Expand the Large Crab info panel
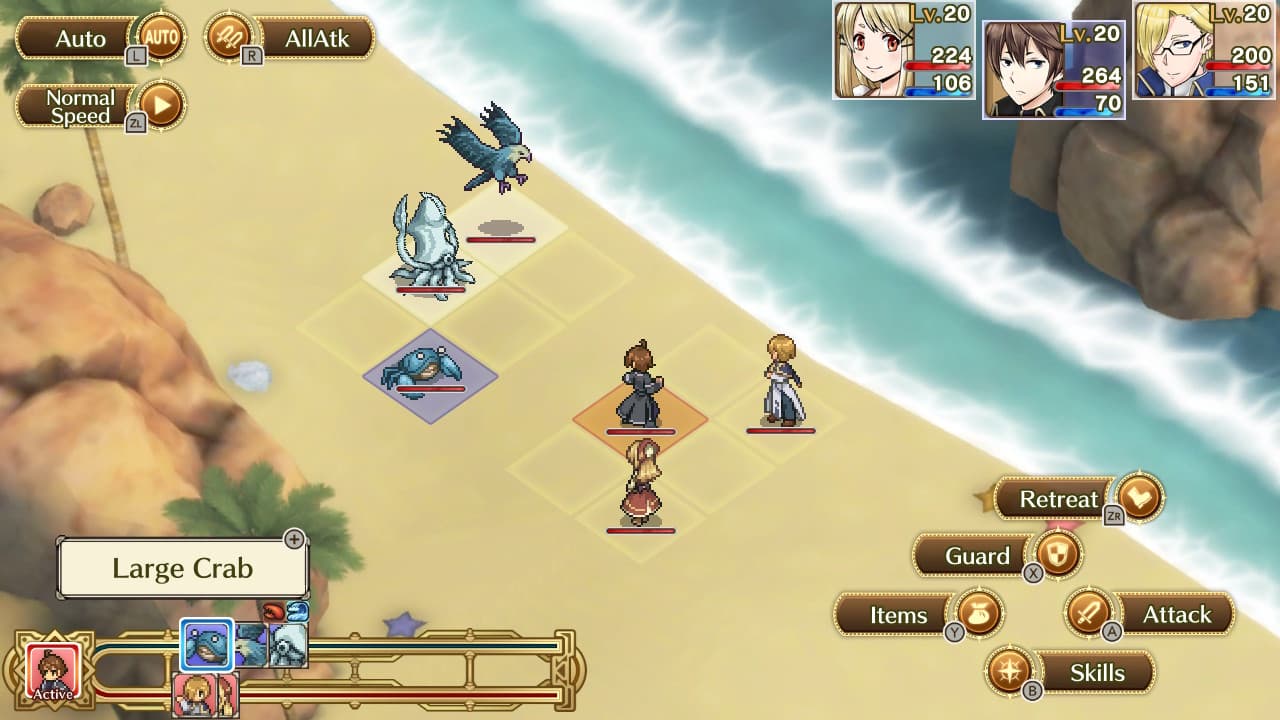Viewport: 1280px width, 720px height. (295, 540)
